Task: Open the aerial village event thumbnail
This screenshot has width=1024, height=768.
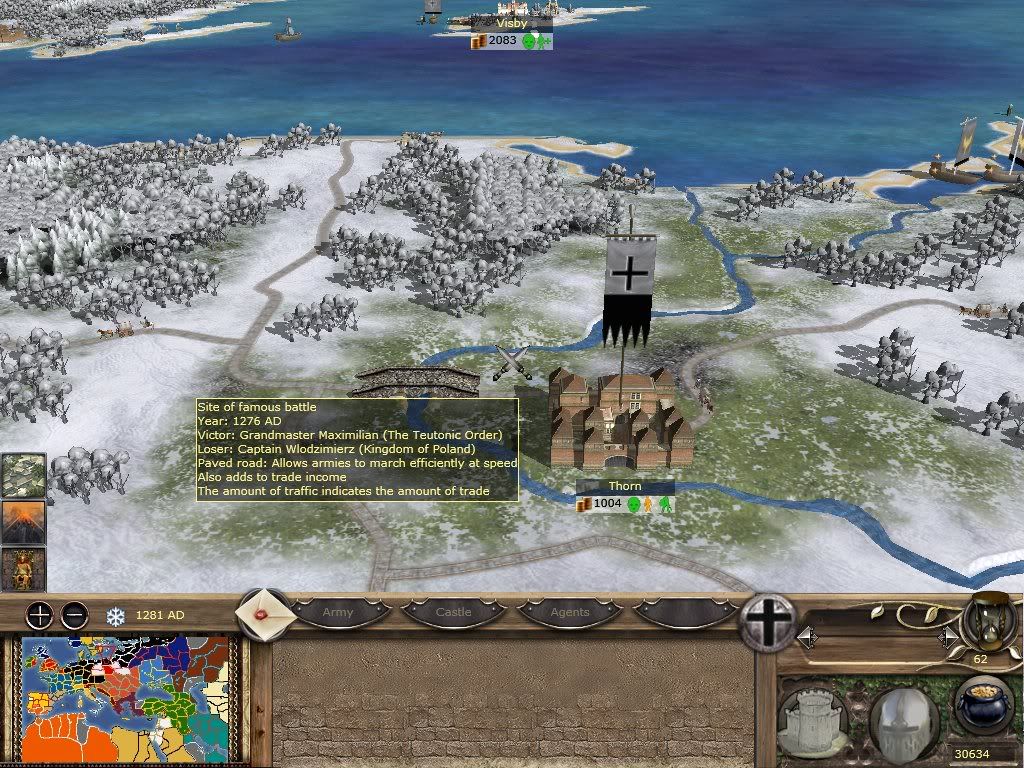Action: [x=24, y=475]
